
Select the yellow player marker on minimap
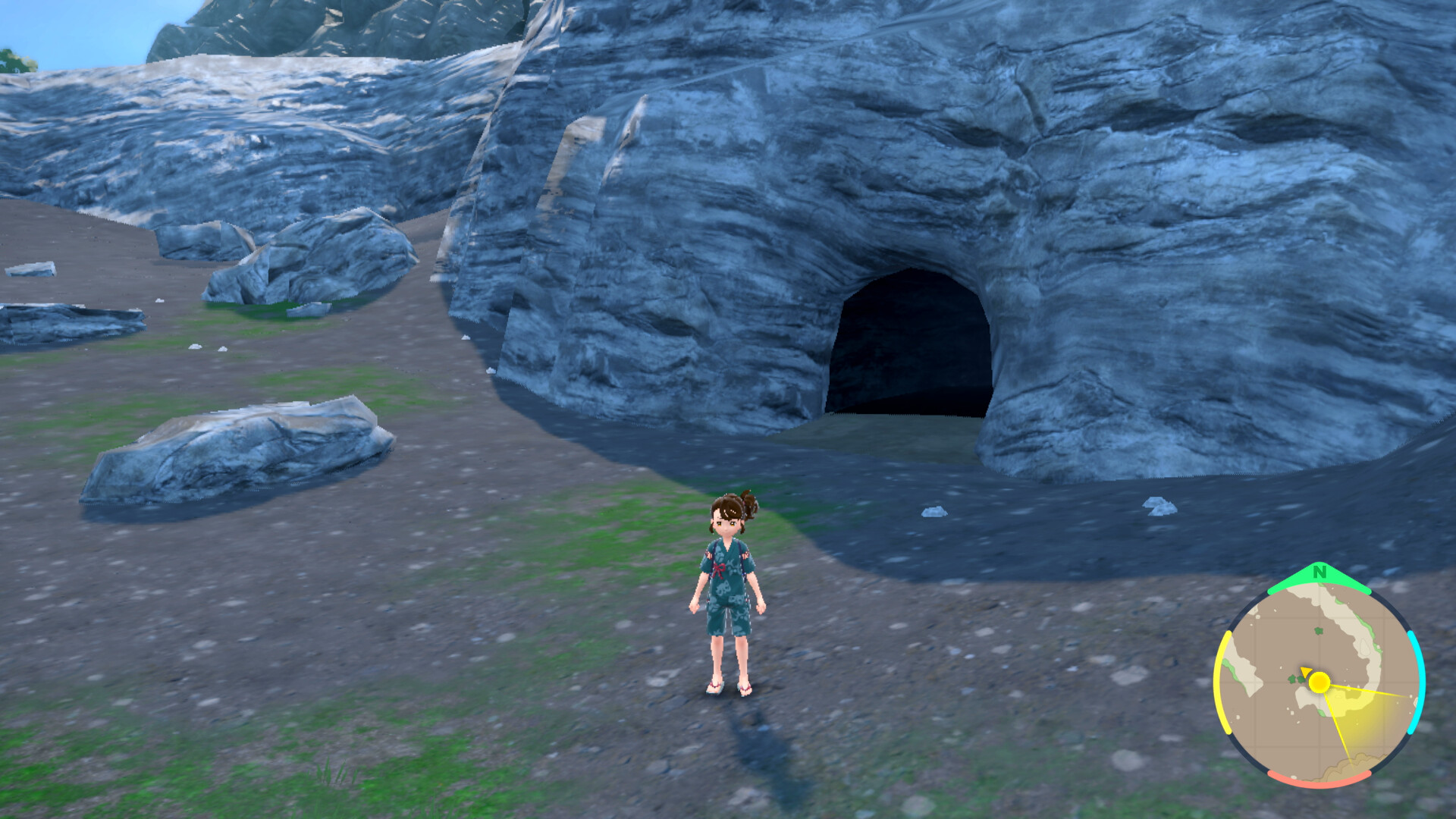click(x=1319, y=682)
